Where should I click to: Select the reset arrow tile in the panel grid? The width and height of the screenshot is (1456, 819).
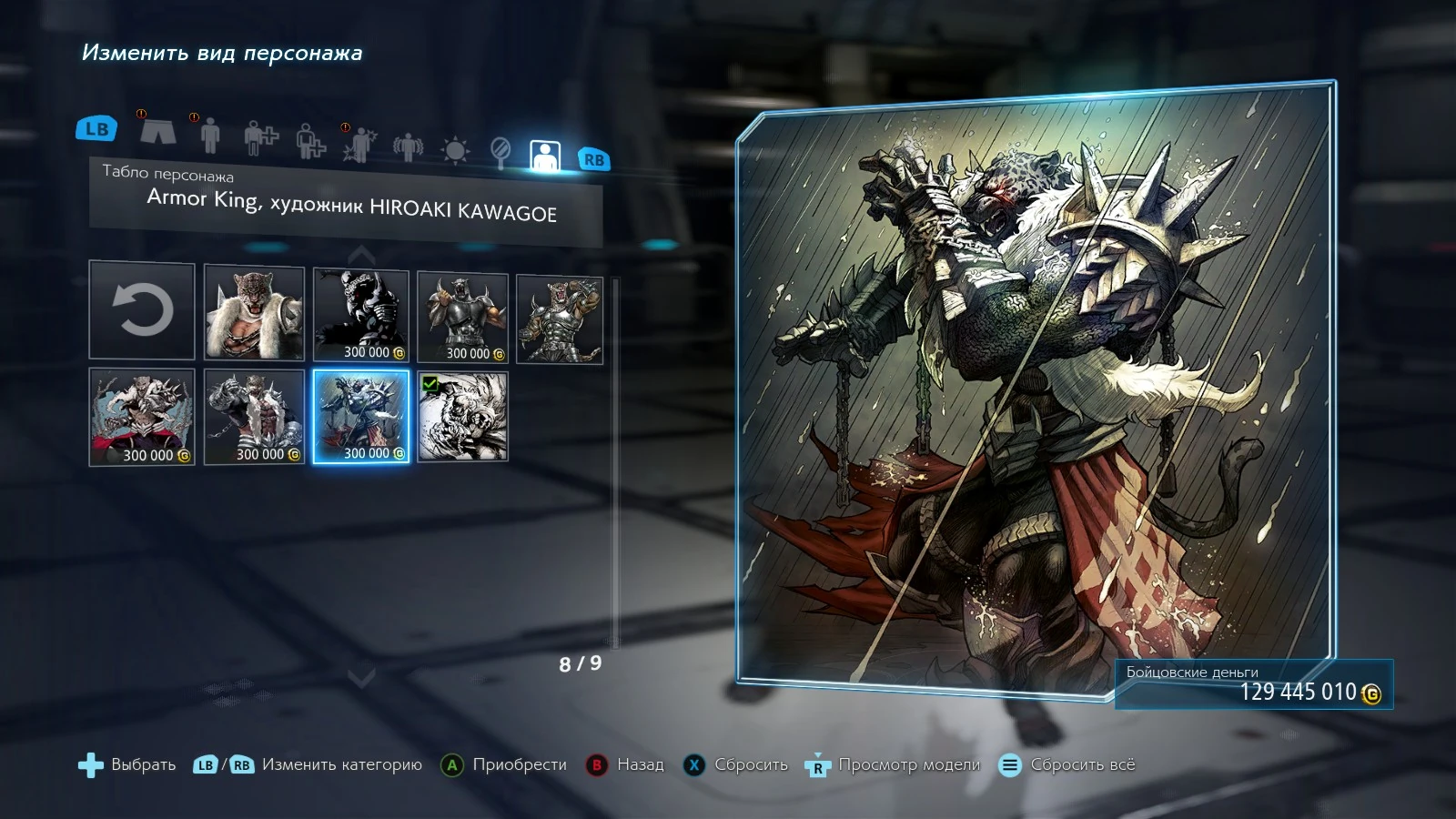click(142, 310)
